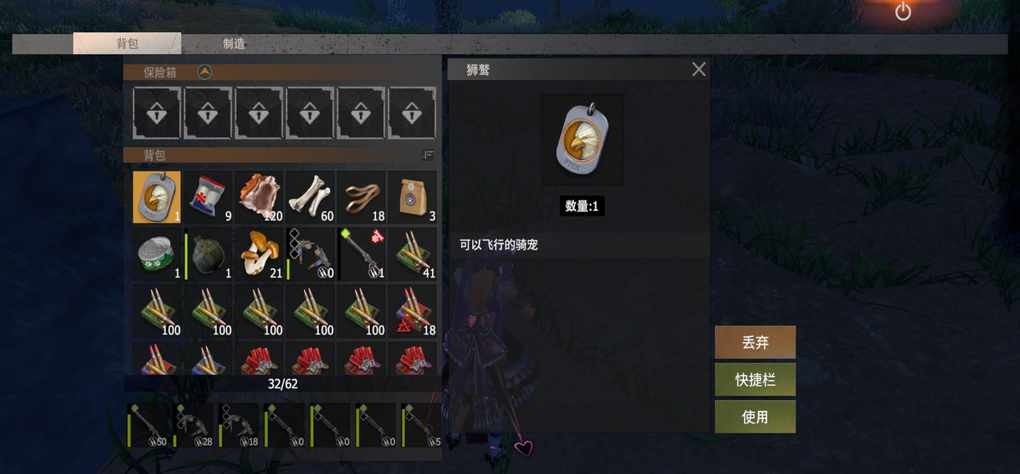The height and width of the screenshot is (474, 1020).
Task: Pick the rope stack of 18
Action: (361, 197)
